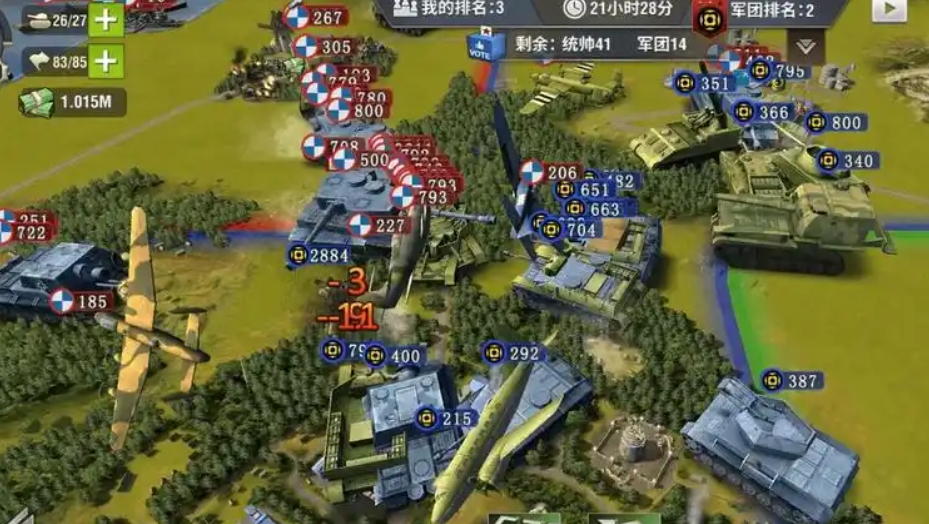Add more tank units with the plus button
929x524 pixels.
pyautogui.click(x=106, y=20)
